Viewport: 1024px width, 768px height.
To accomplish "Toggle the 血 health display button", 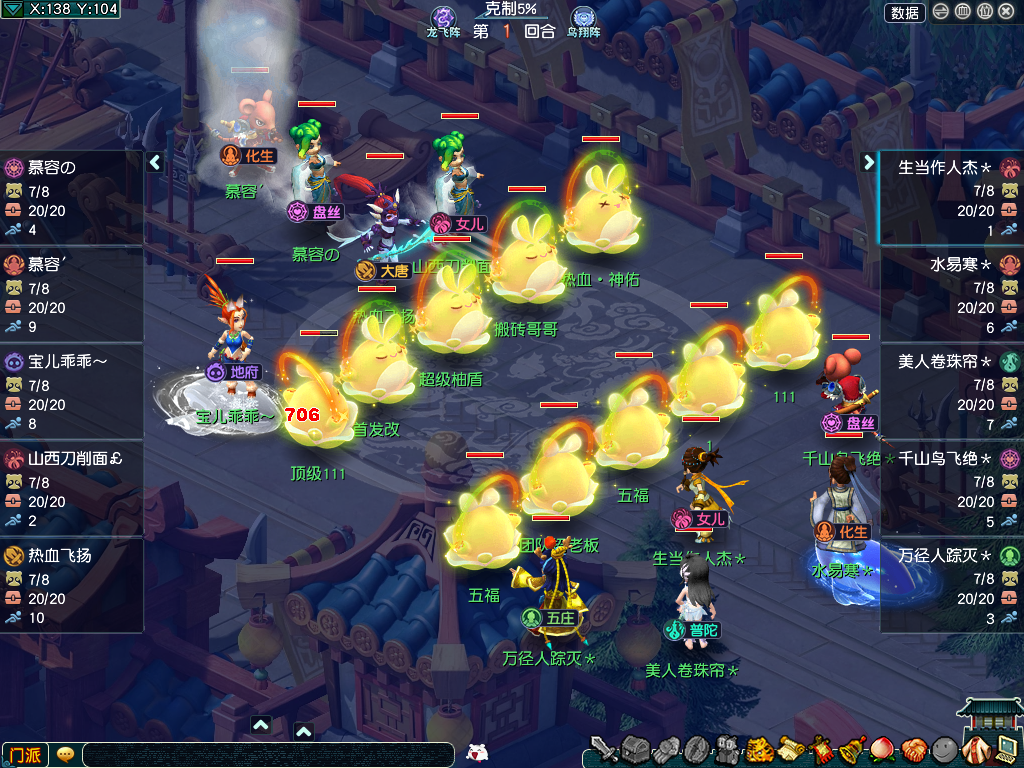I will pyautogui.click(x=962, y=12).
